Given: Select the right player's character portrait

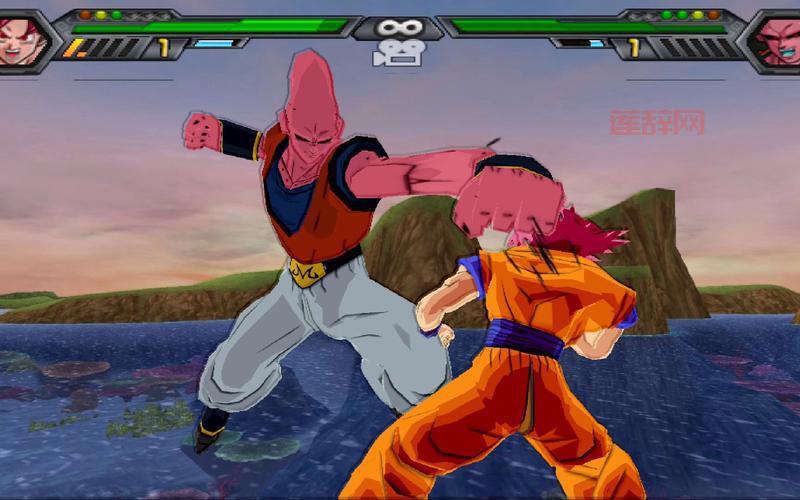Looking at the screenshot, I should tap(779, 37).
